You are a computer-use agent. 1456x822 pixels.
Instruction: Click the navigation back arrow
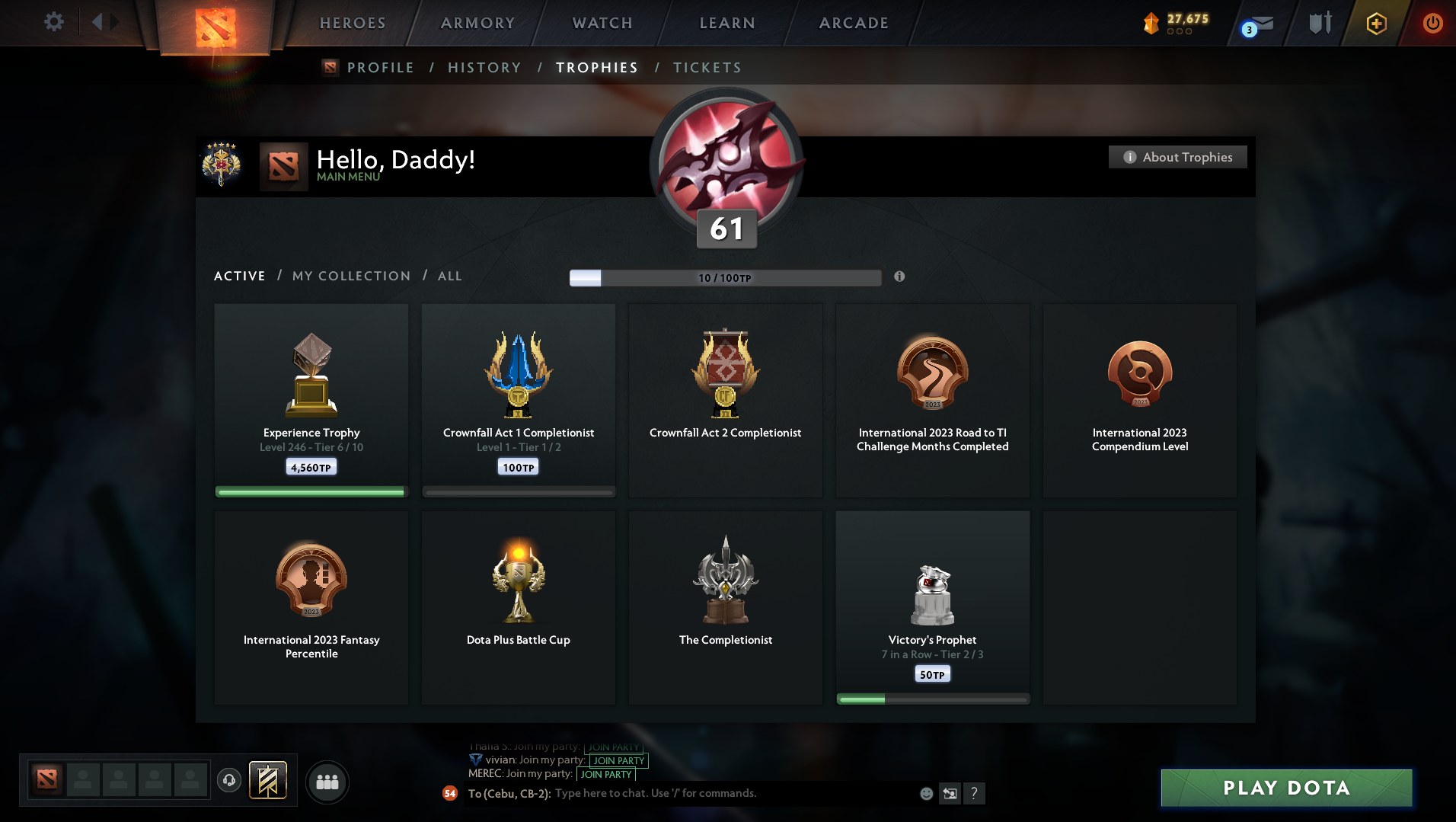(x=96, y=22)
